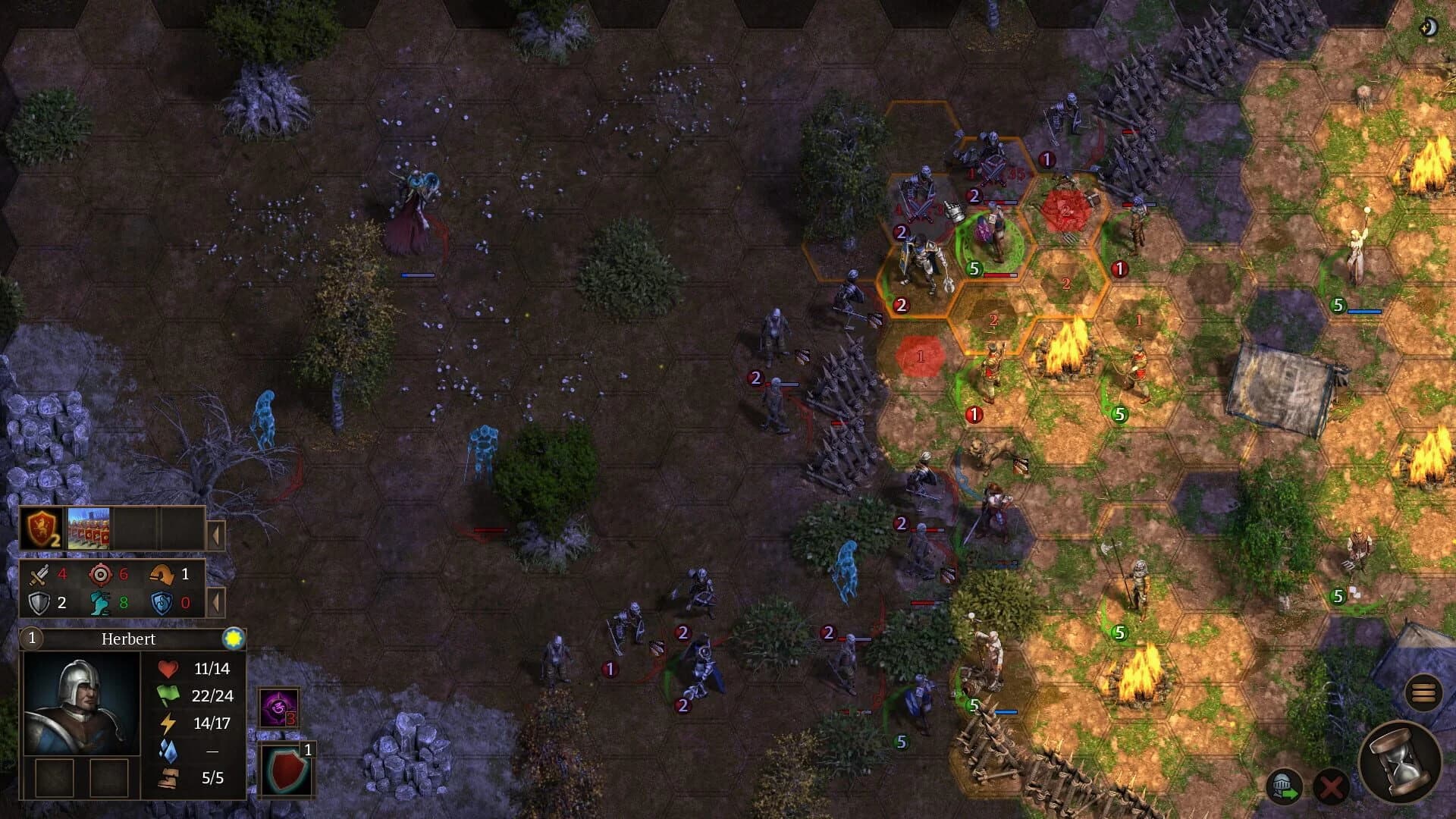End the turn with the hourglass button
The width and height of the screenshot is (1456, 819).
point(1399,762)
